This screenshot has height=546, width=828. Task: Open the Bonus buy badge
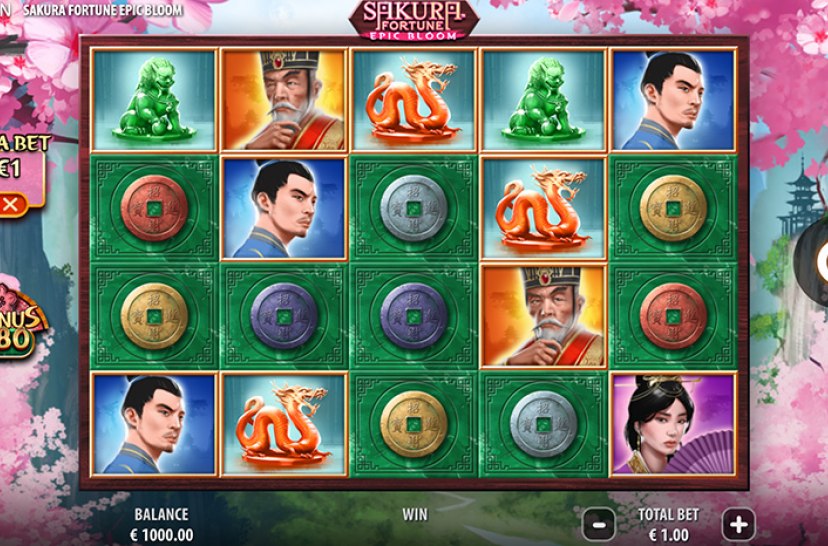coord(22,320)
